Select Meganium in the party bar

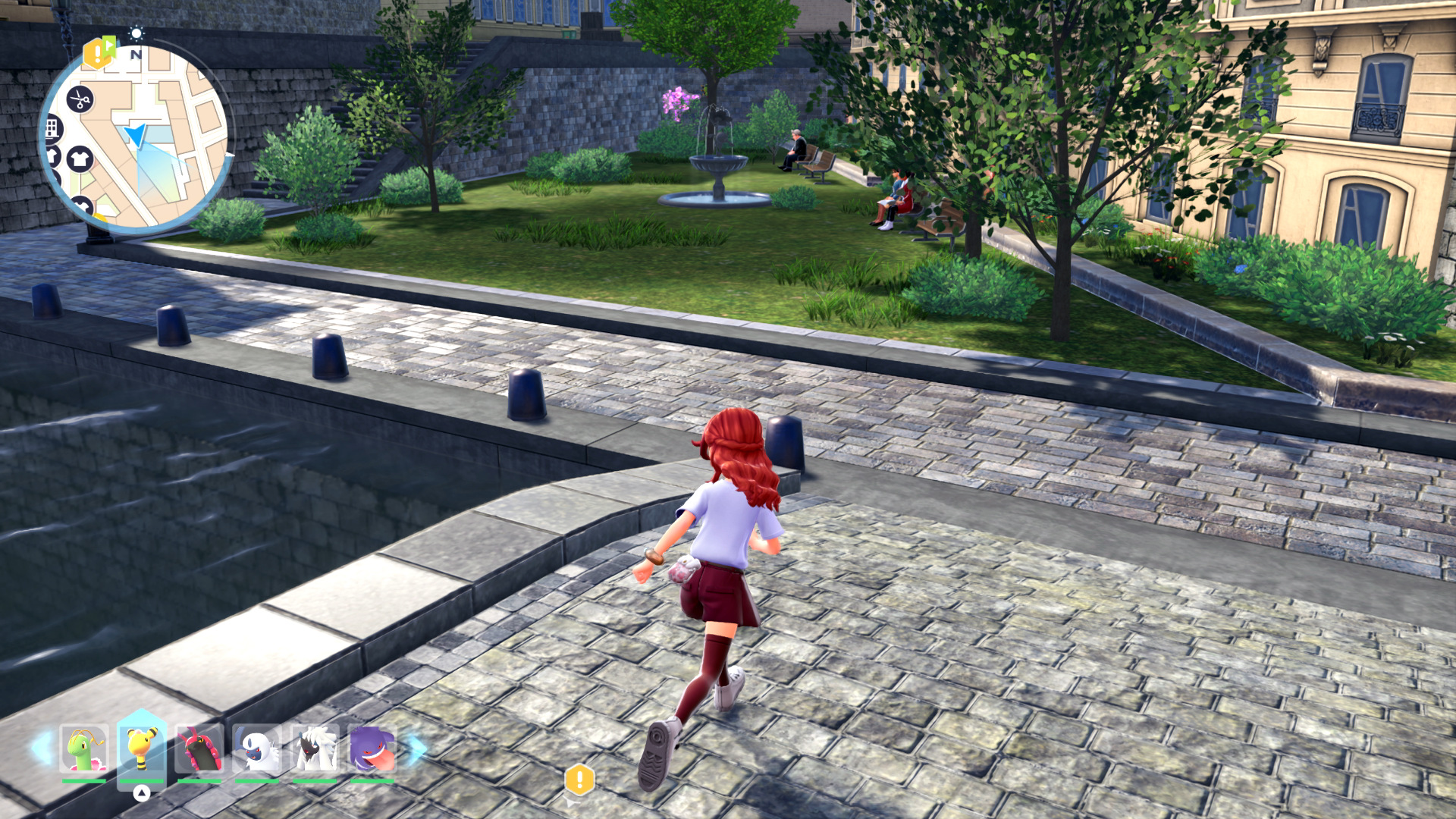(83, 749)
